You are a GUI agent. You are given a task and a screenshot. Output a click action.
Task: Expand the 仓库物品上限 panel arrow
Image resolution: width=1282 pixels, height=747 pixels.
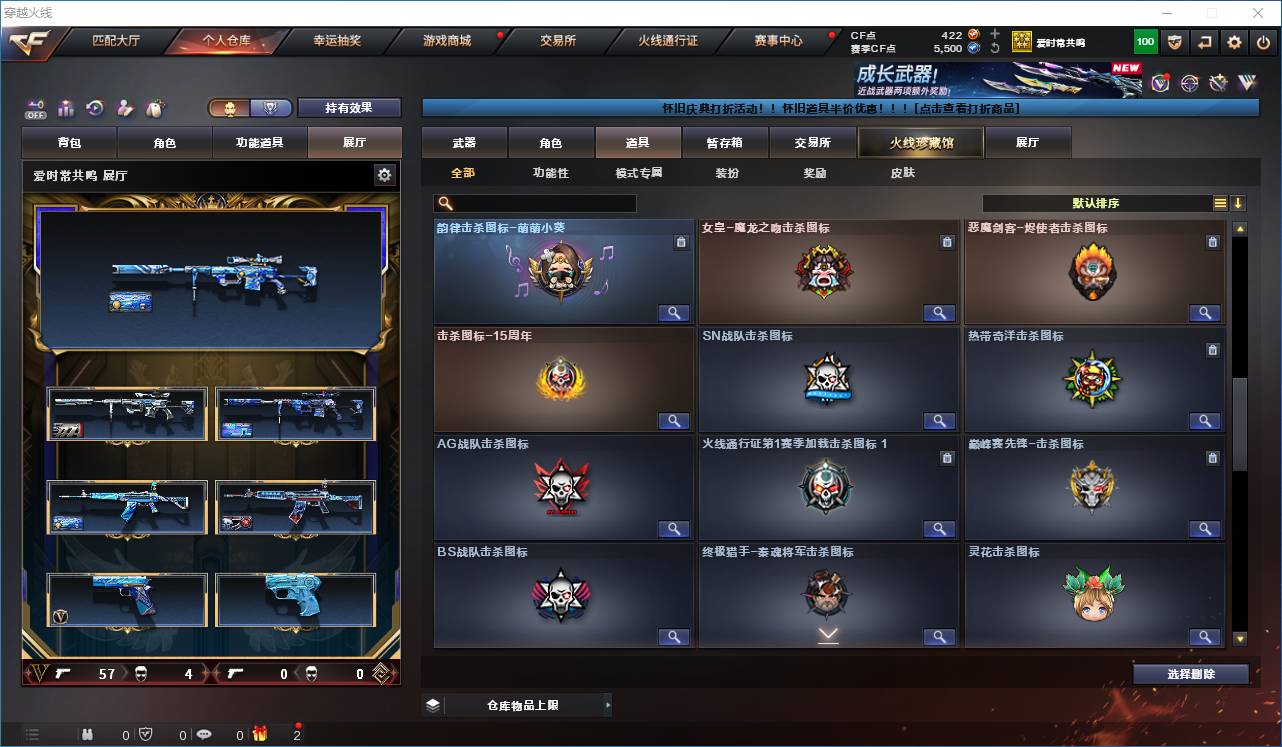pos(609,704)
